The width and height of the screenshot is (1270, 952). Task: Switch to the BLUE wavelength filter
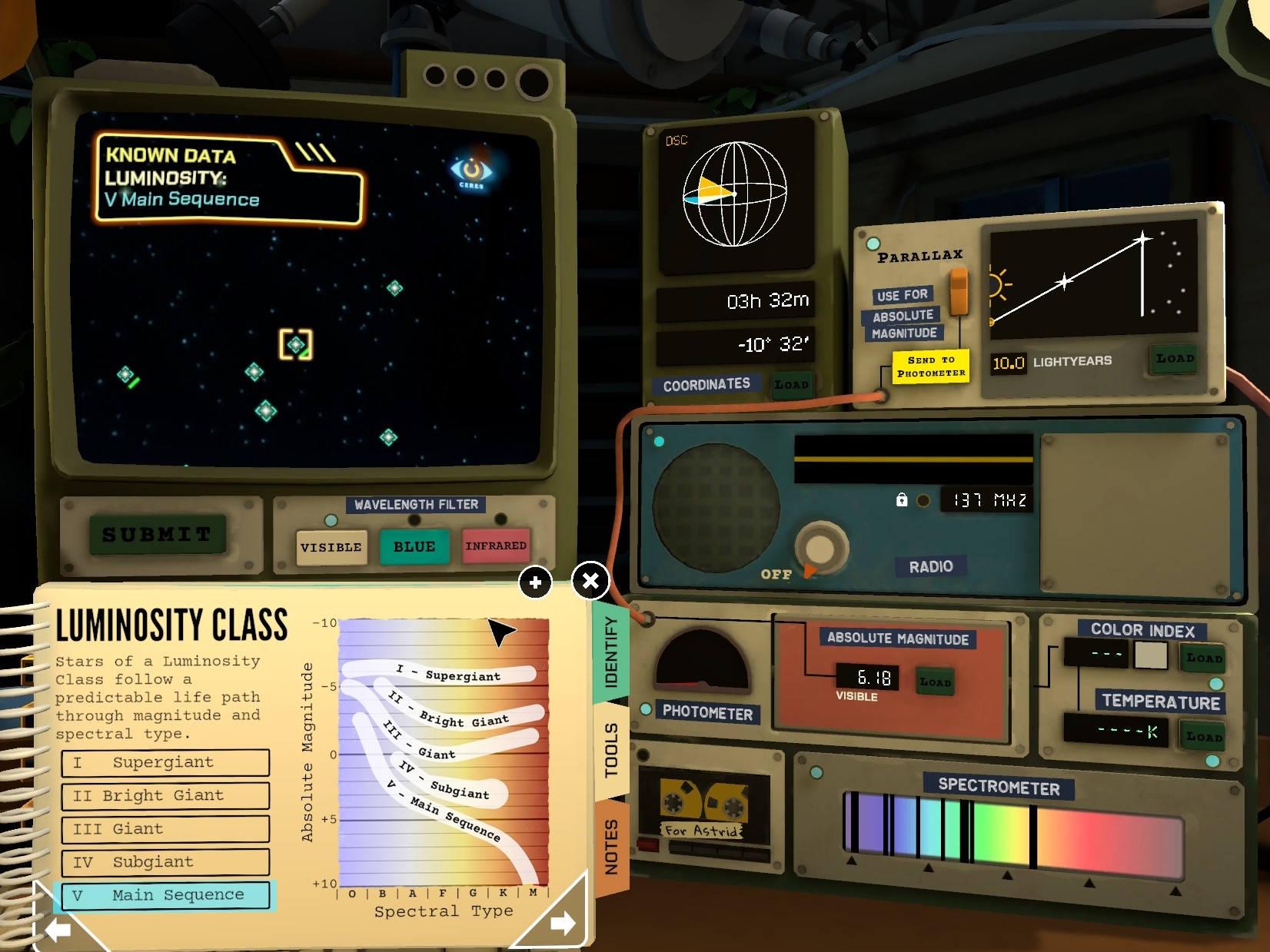pyautogui.click(x=414, y=546)
